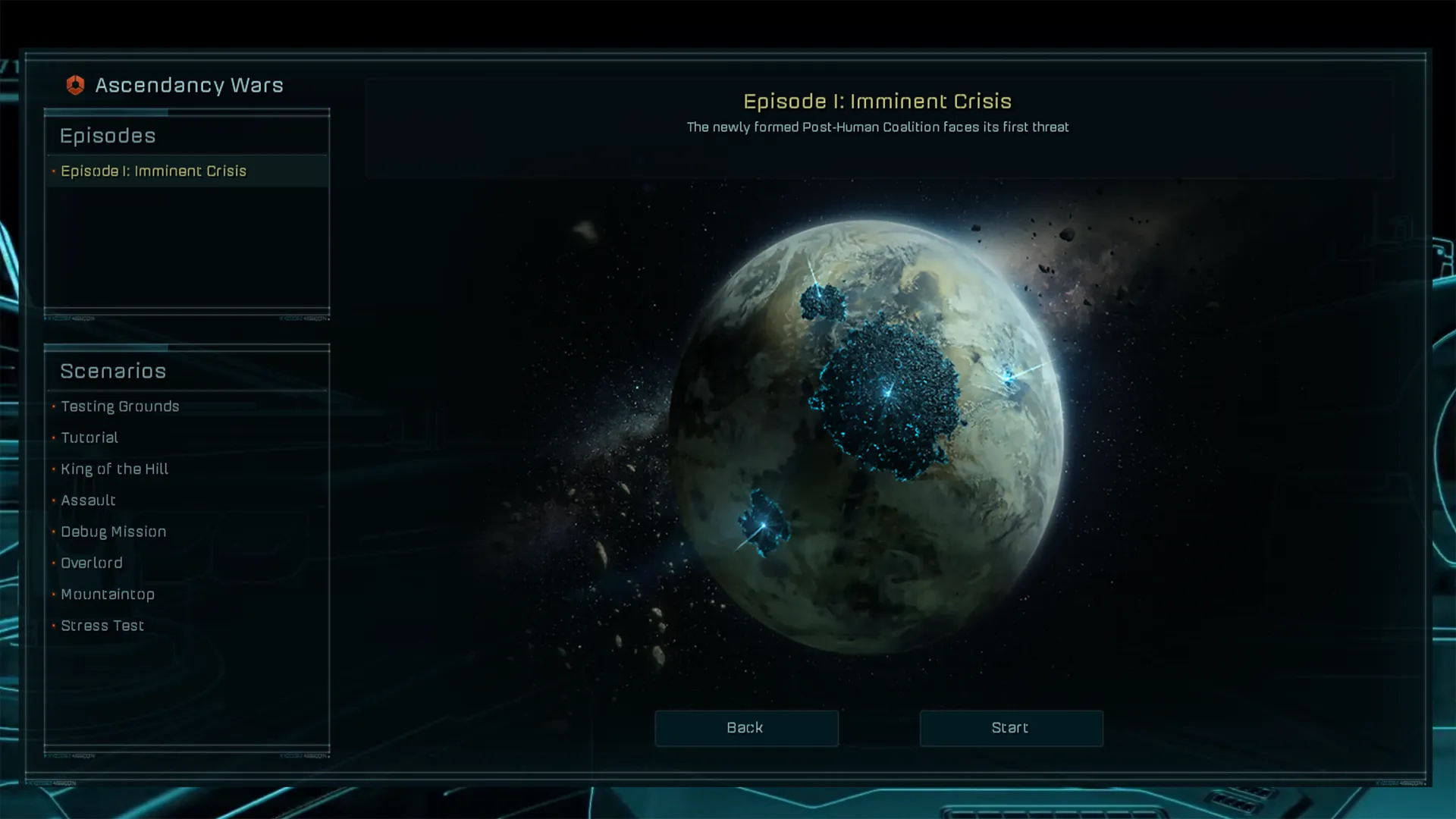Viewport: 1456px width, 819px height.
Task: Choose the Debug Mission scenario
Action: point(113,532)
